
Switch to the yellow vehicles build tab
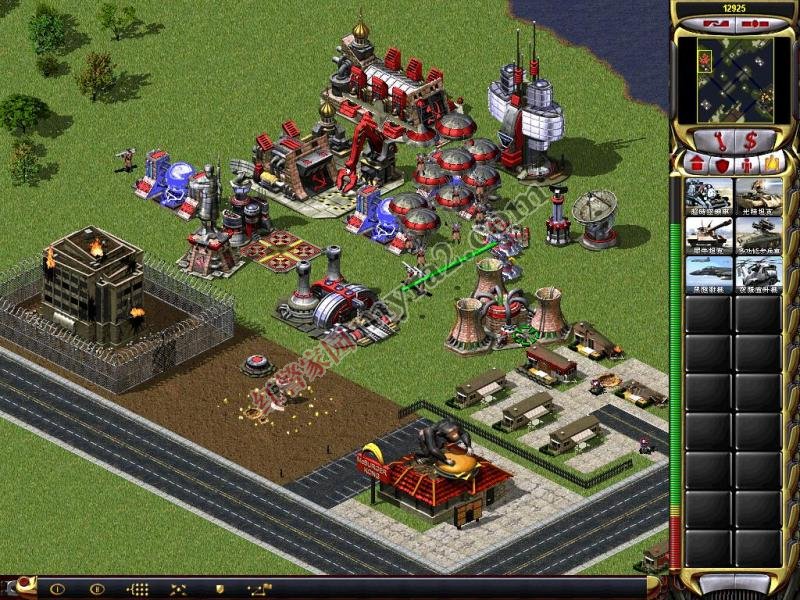[771, 162]
